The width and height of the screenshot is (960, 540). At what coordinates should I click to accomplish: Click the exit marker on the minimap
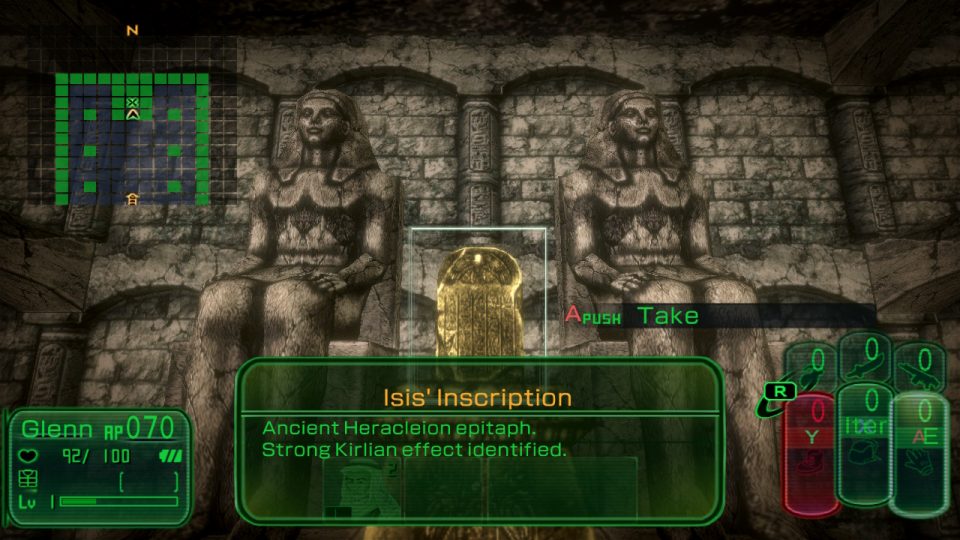click(132, 199)
